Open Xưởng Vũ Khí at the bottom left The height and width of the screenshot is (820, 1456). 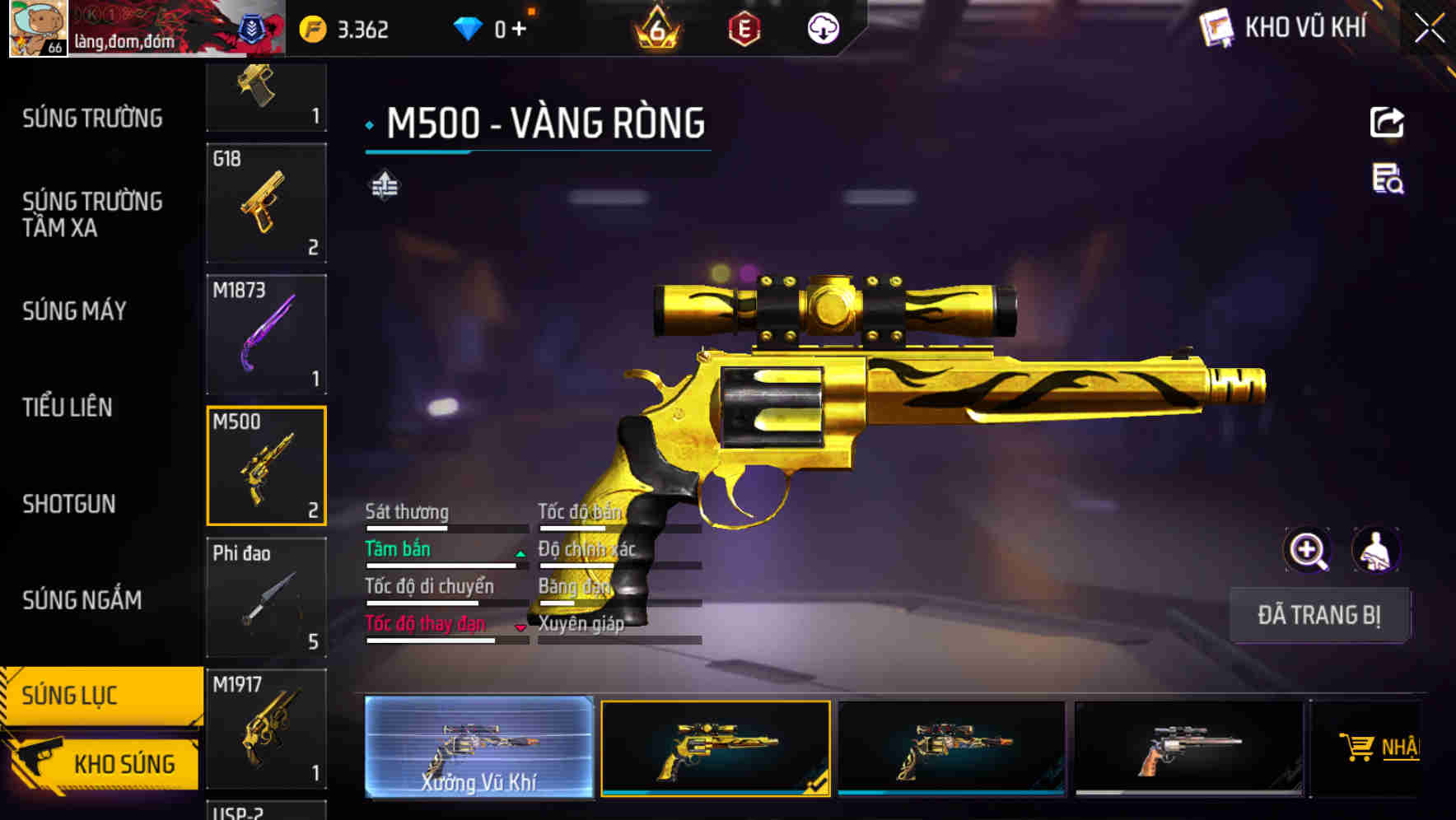[478, 749]
